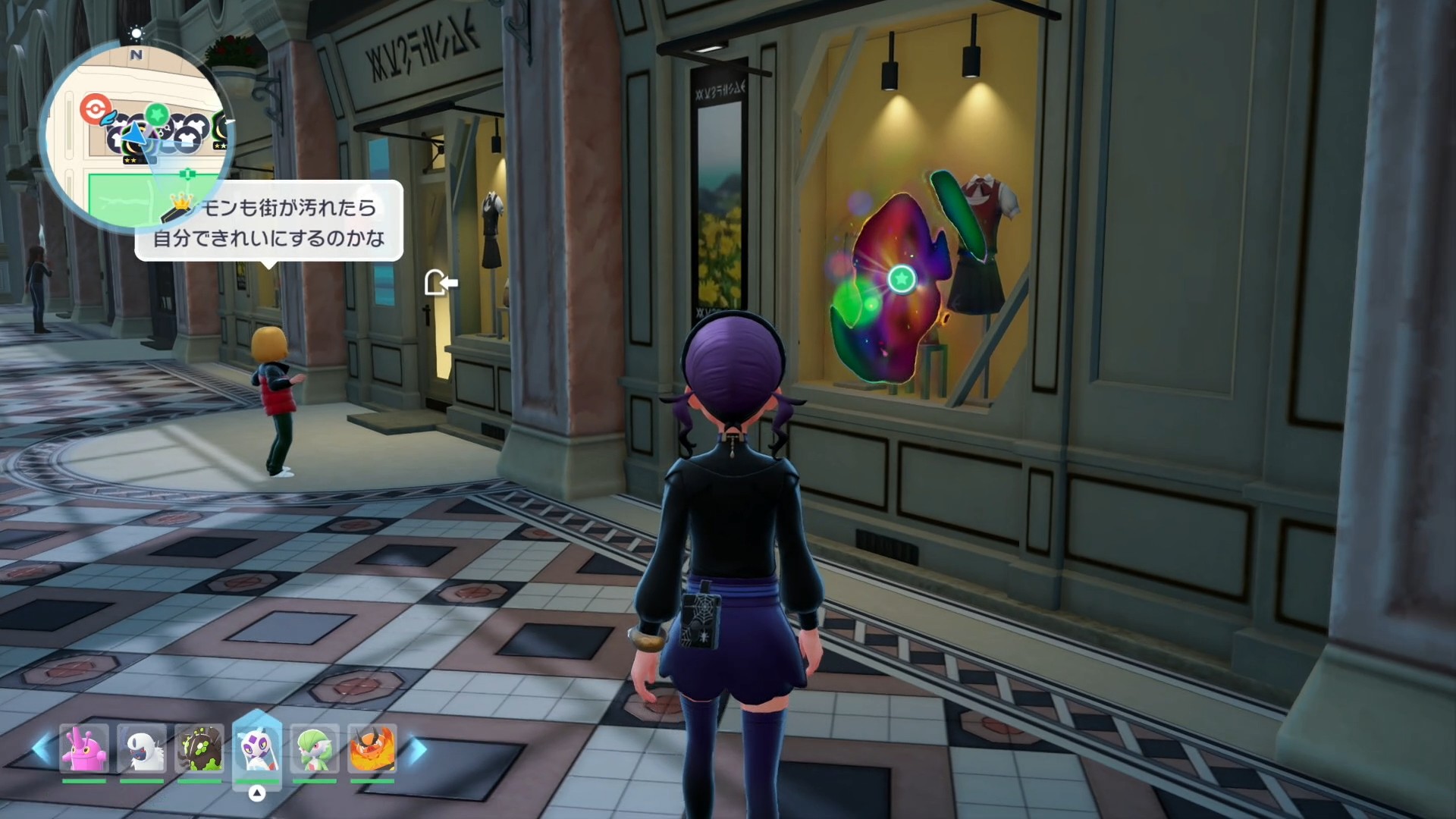The height and width of the screenshot is (819, 1456).
Task: Click the red Pokémon Center minimap marker
Action: pyautogui.click(x=94, y=108)
